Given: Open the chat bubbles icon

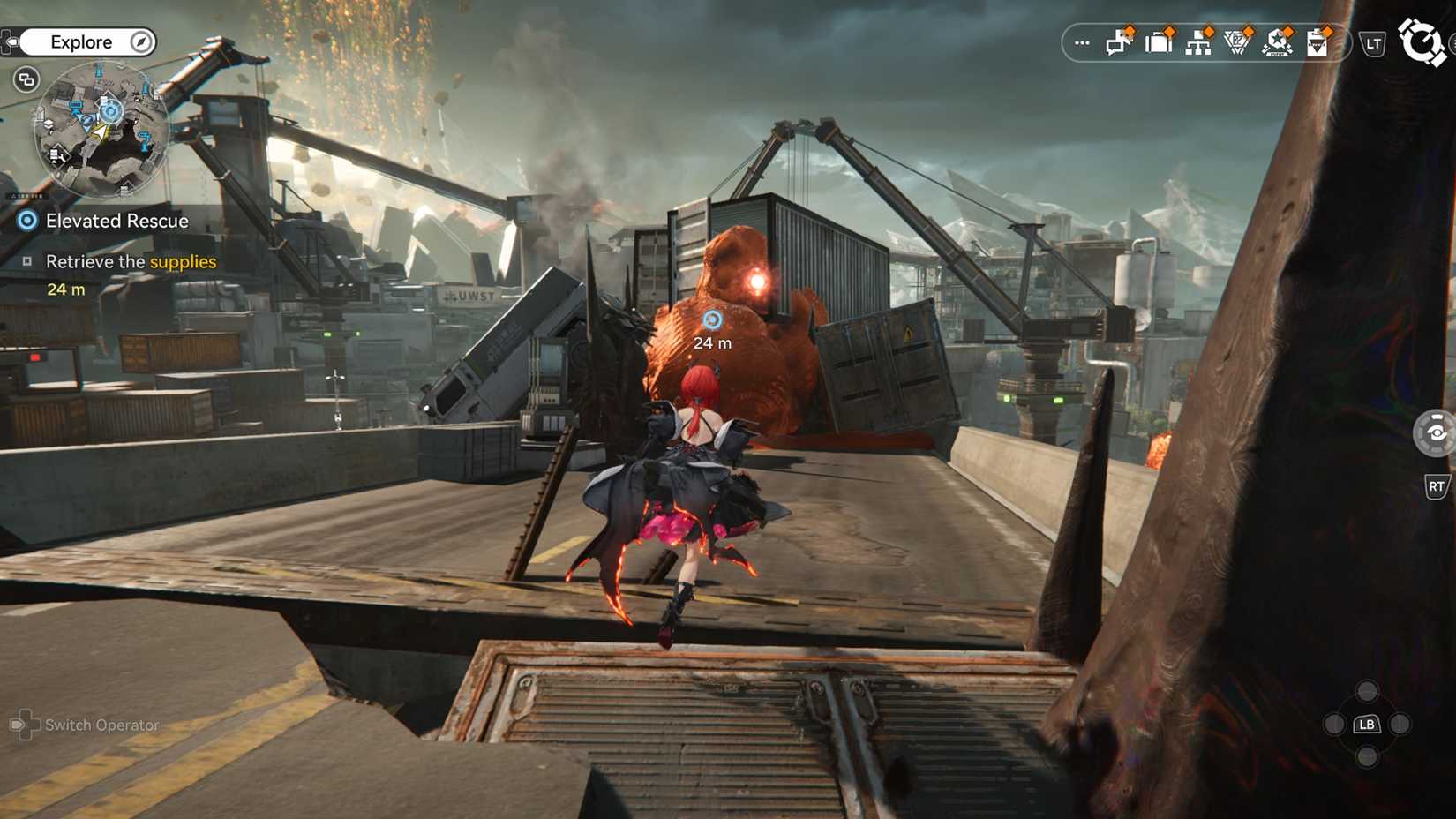Looking at the screenshot, I should pos(1119,42).
